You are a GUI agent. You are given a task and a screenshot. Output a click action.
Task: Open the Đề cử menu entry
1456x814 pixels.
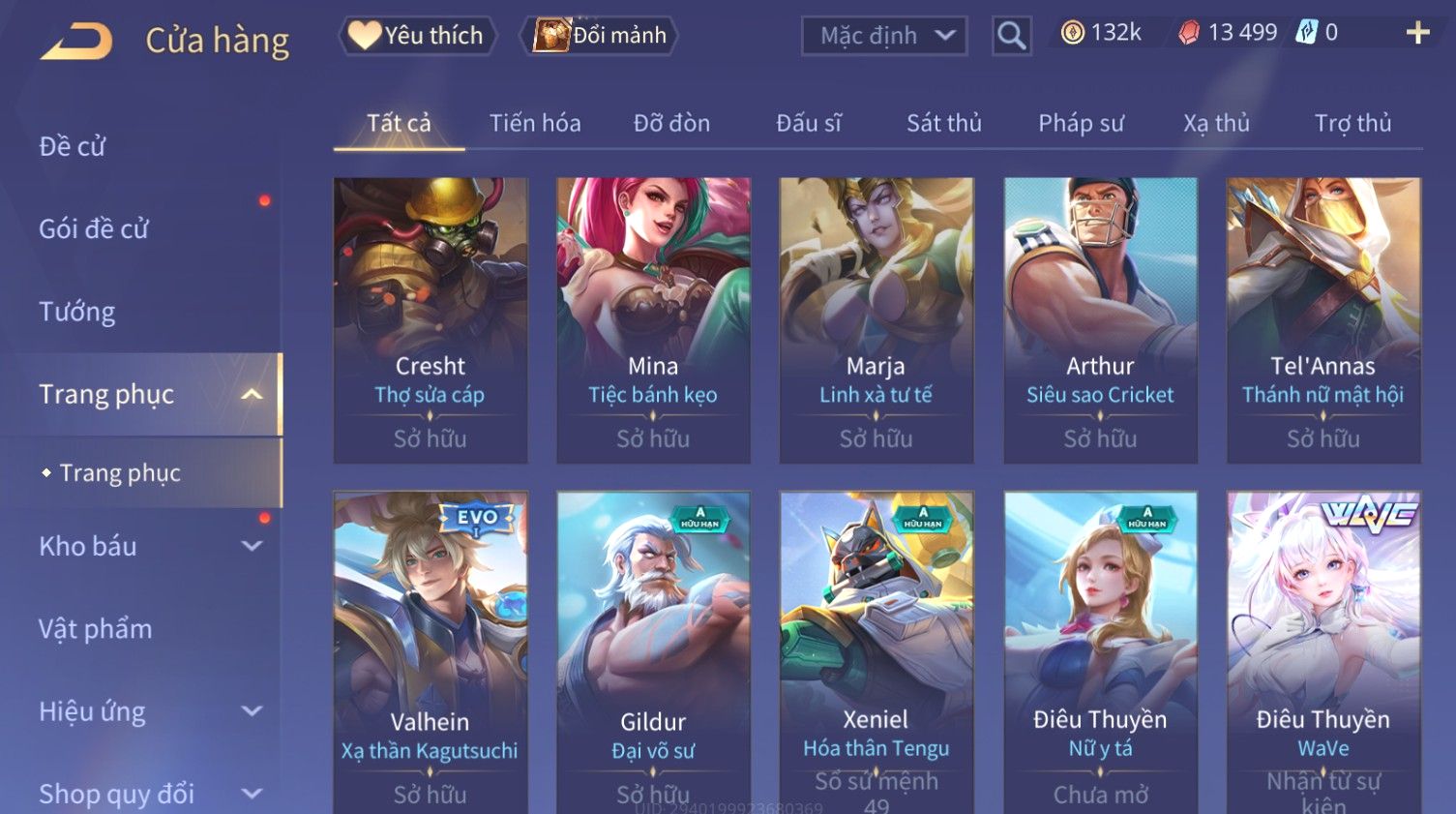[73, 147]
